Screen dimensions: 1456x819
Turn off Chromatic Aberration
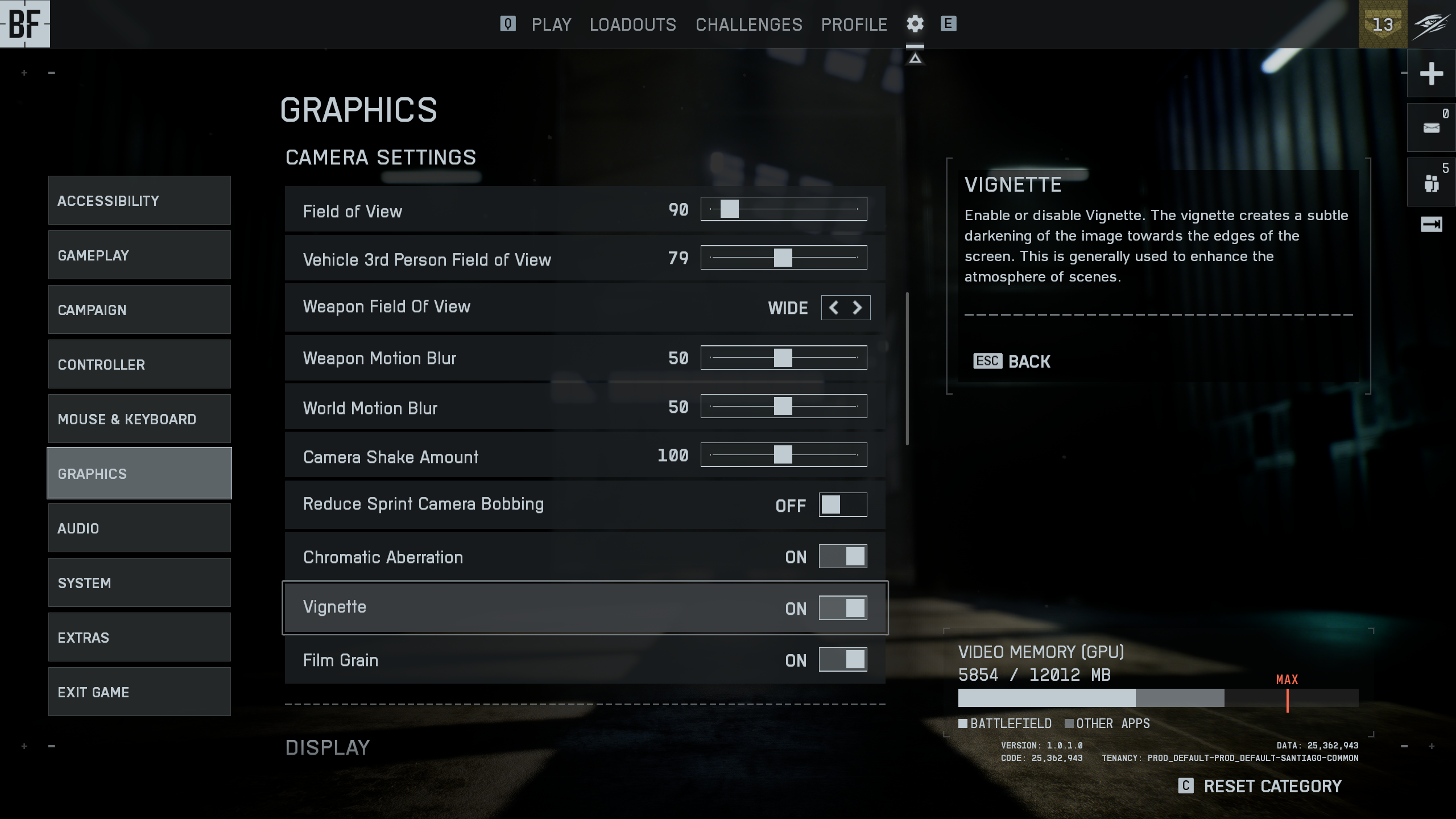tap(842, 556)
